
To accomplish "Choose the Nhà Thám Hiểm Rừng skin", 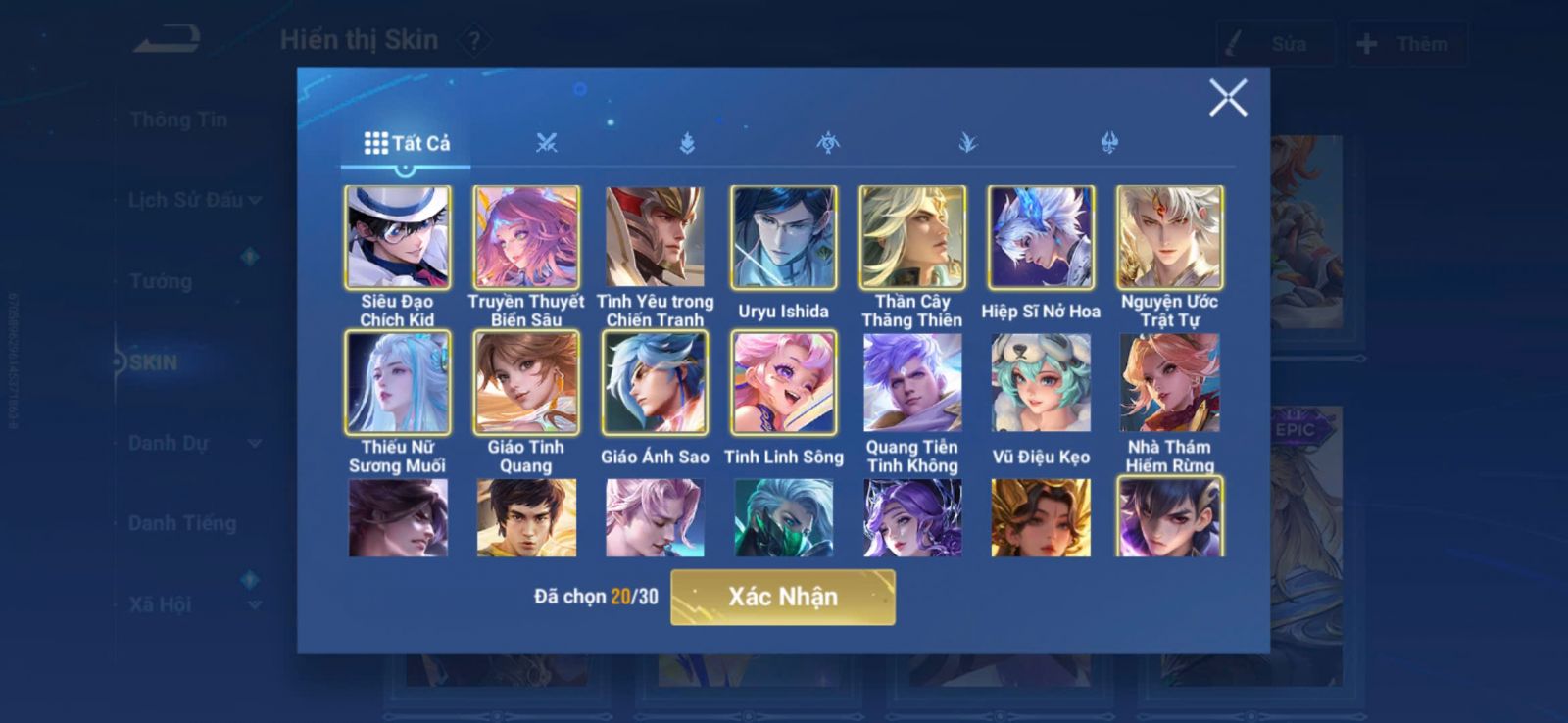I will click(x=1169, y=382).
